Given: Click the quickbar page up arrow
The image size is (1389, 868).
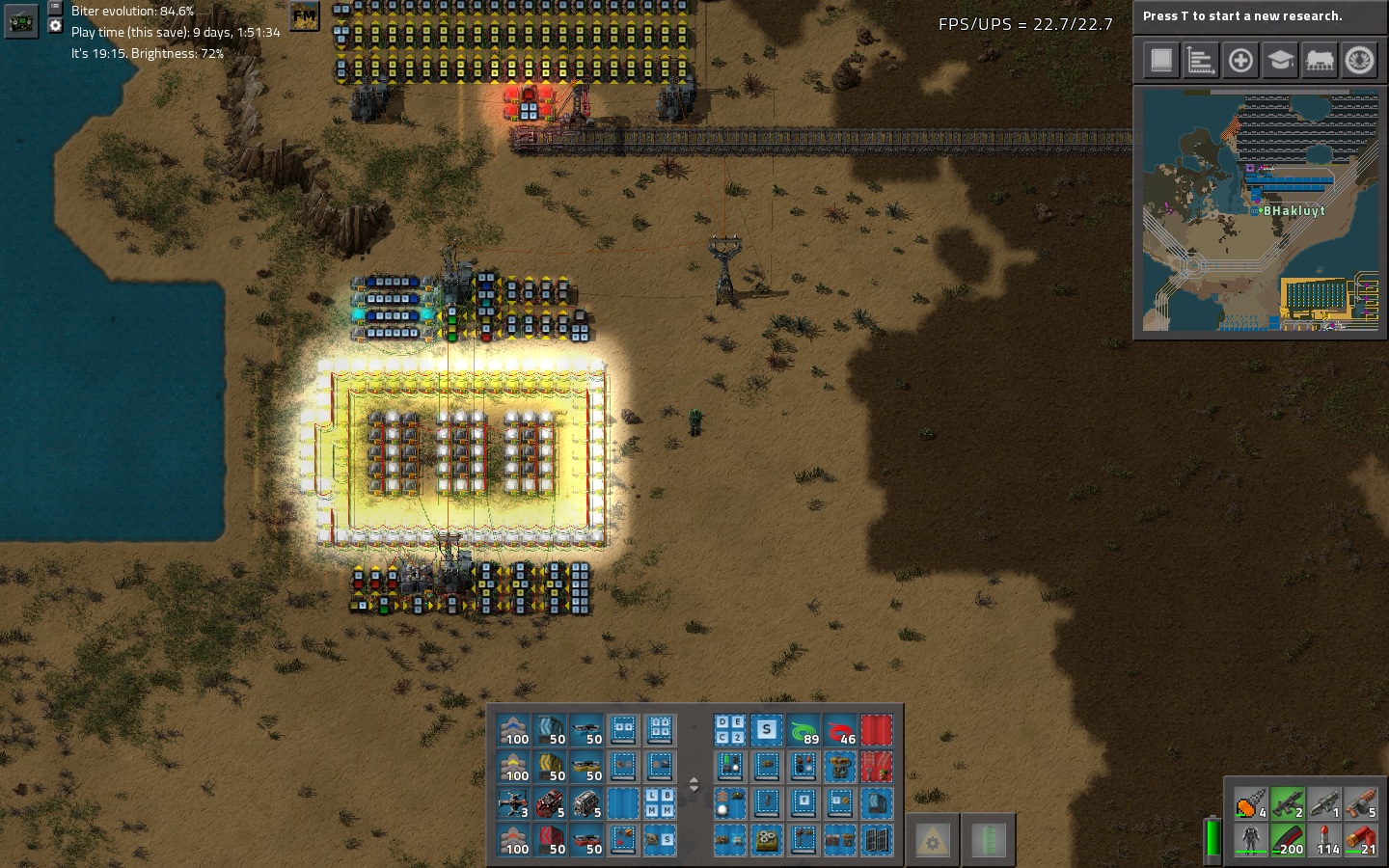Looking at the screenshot, I should (x=694, y=779).
